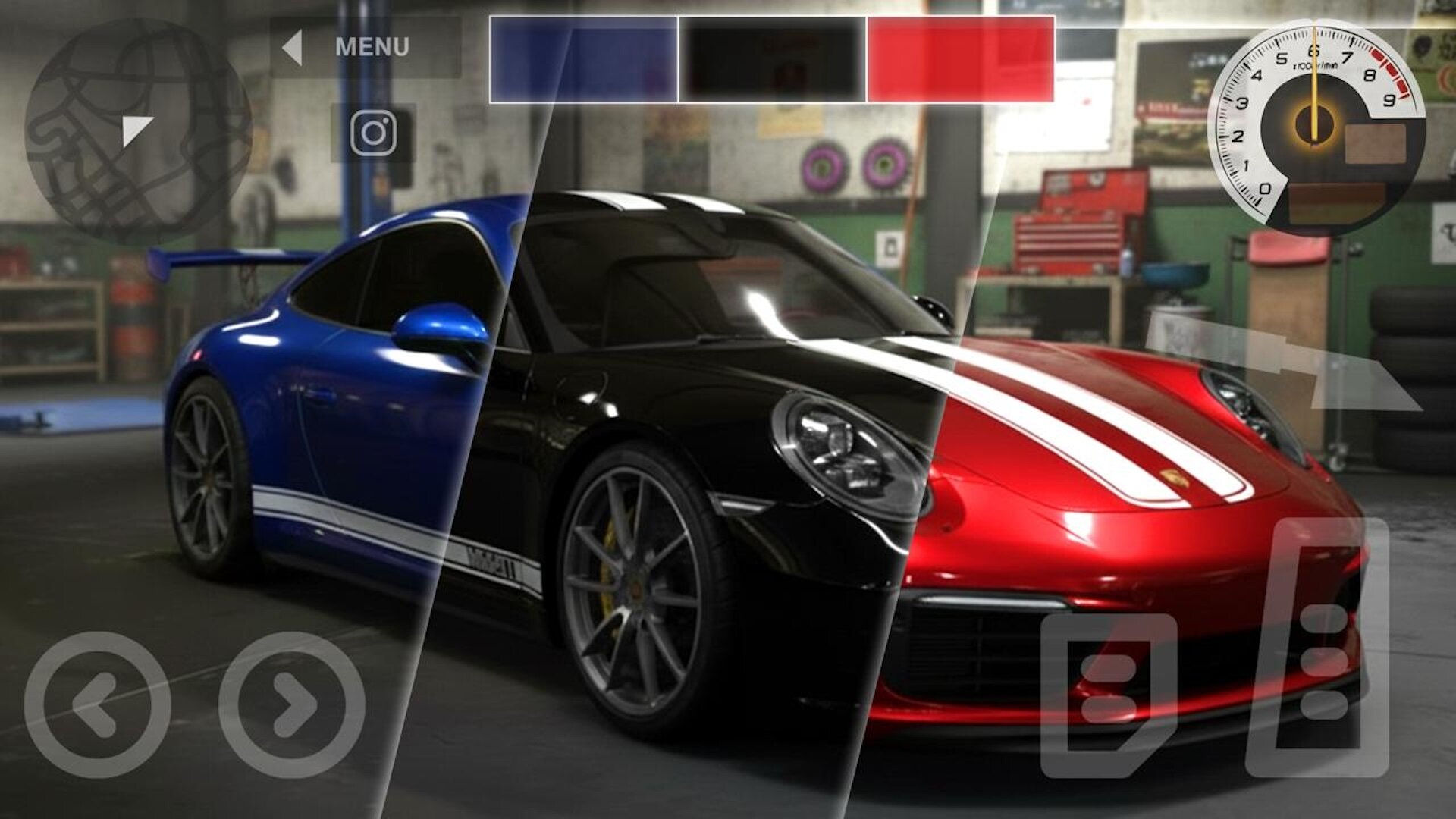Image resolution: width=1456 pixels, height=819 pixels.
Task: Tap the Instagram camera icon
Action: (373, 133)
